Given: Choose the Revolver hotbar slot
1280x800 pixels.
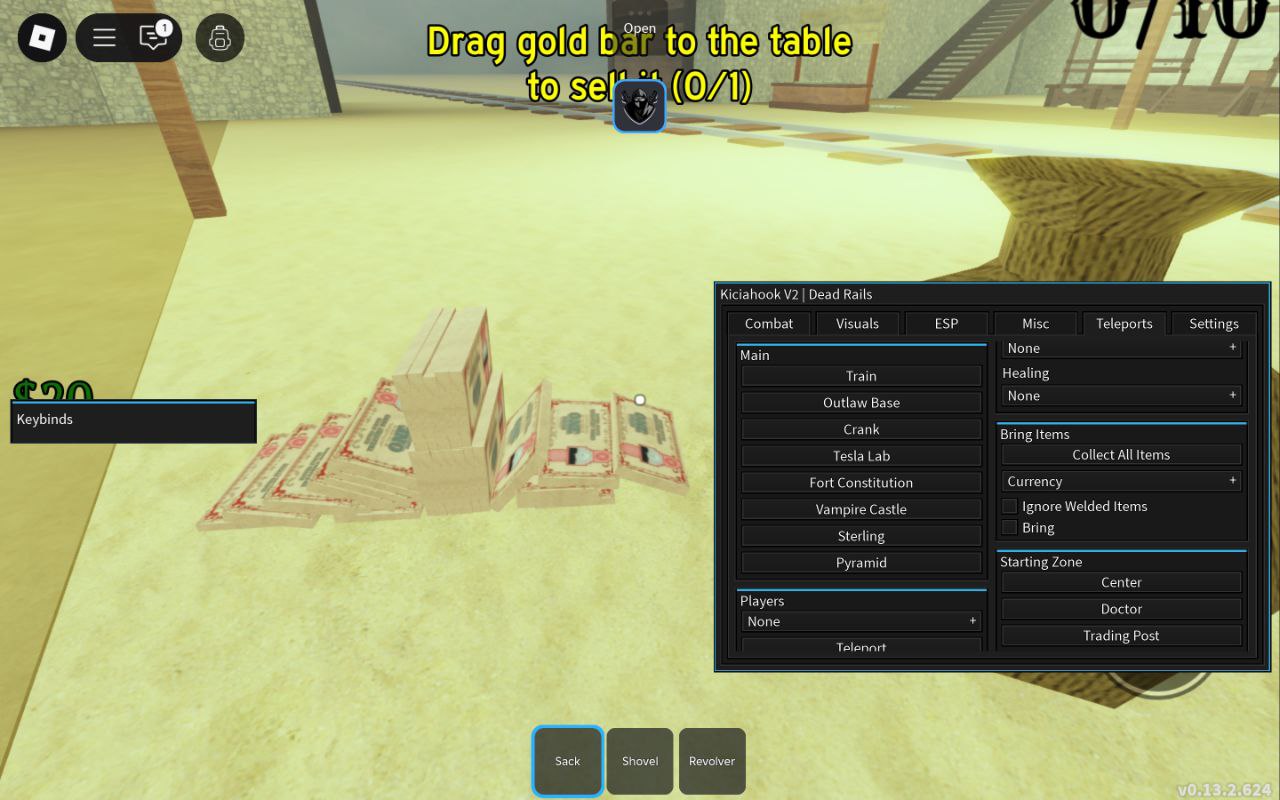Looking at the screenshot, I should pyautogui.click(x=712, y=761).
